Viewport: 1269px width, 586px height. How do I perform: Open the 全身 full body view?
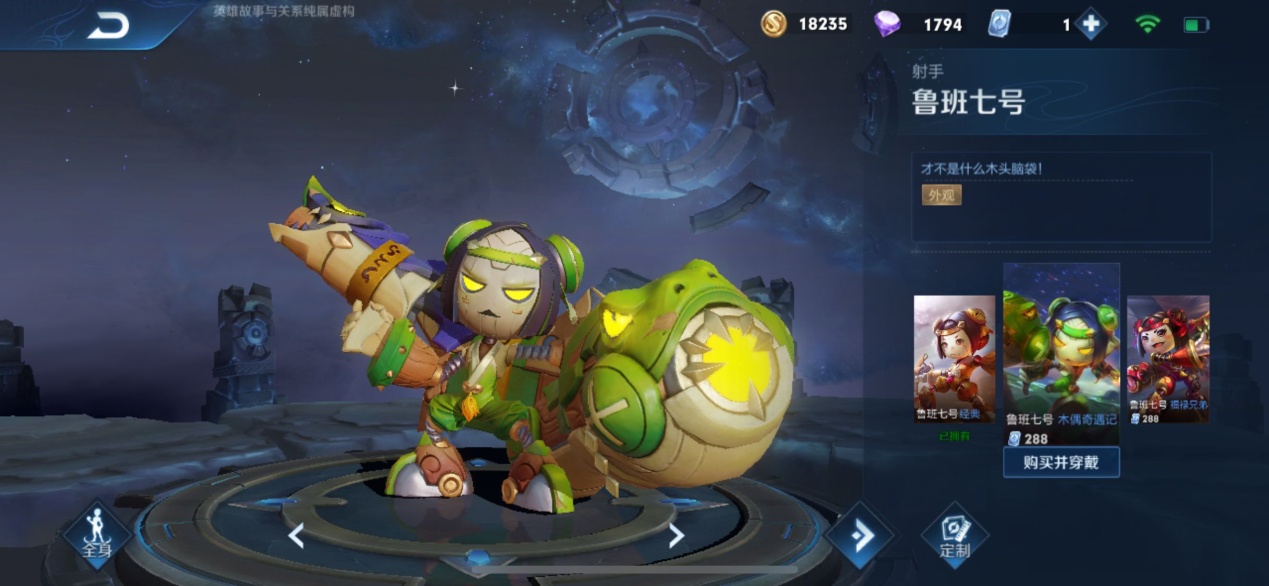pyautogui.click(x=96, y=535)
